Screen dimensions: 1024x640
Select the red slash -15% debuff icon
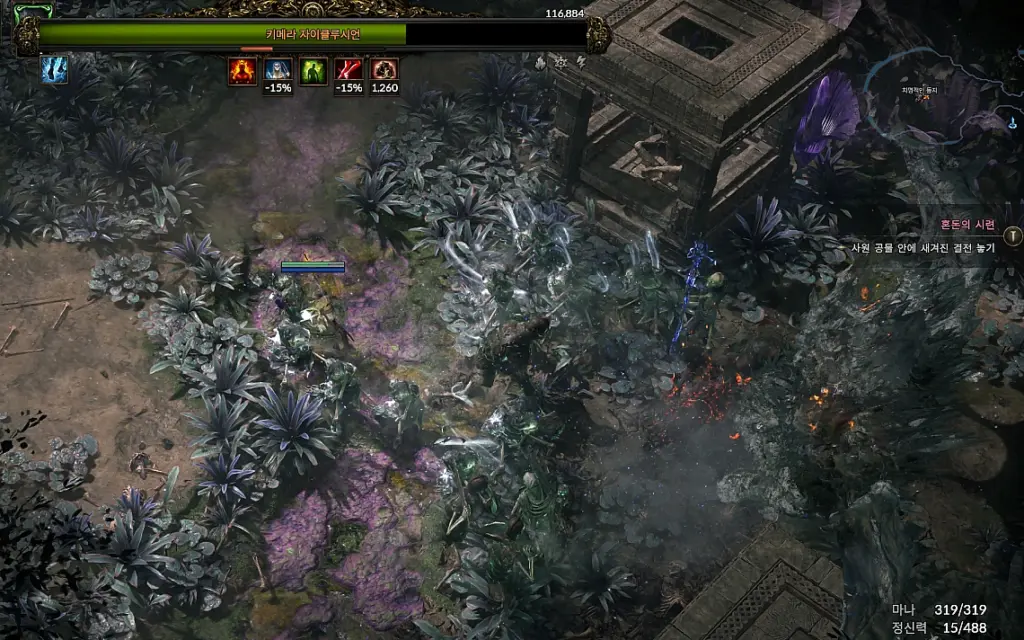tap(349, 70)
